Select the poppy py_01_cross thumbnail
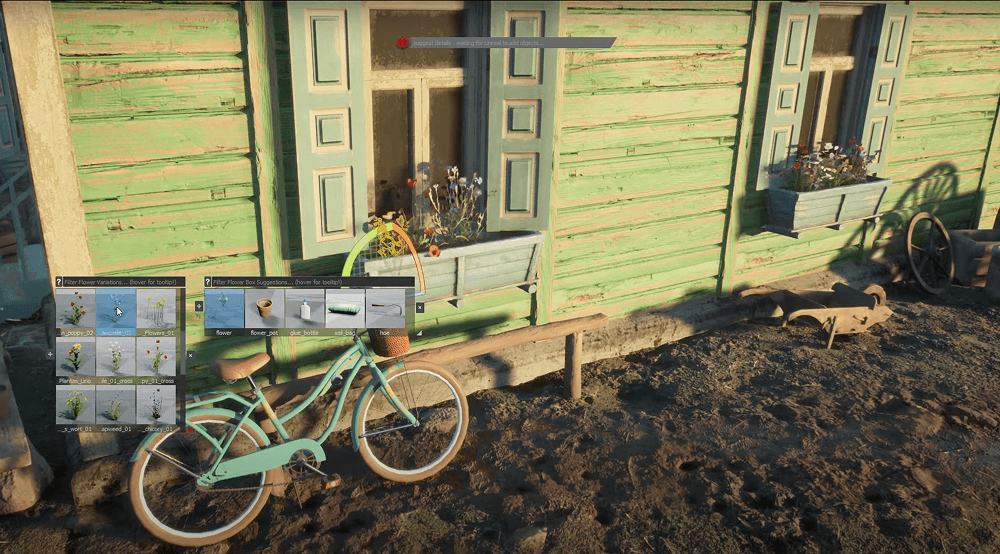 tap(156, 358)
